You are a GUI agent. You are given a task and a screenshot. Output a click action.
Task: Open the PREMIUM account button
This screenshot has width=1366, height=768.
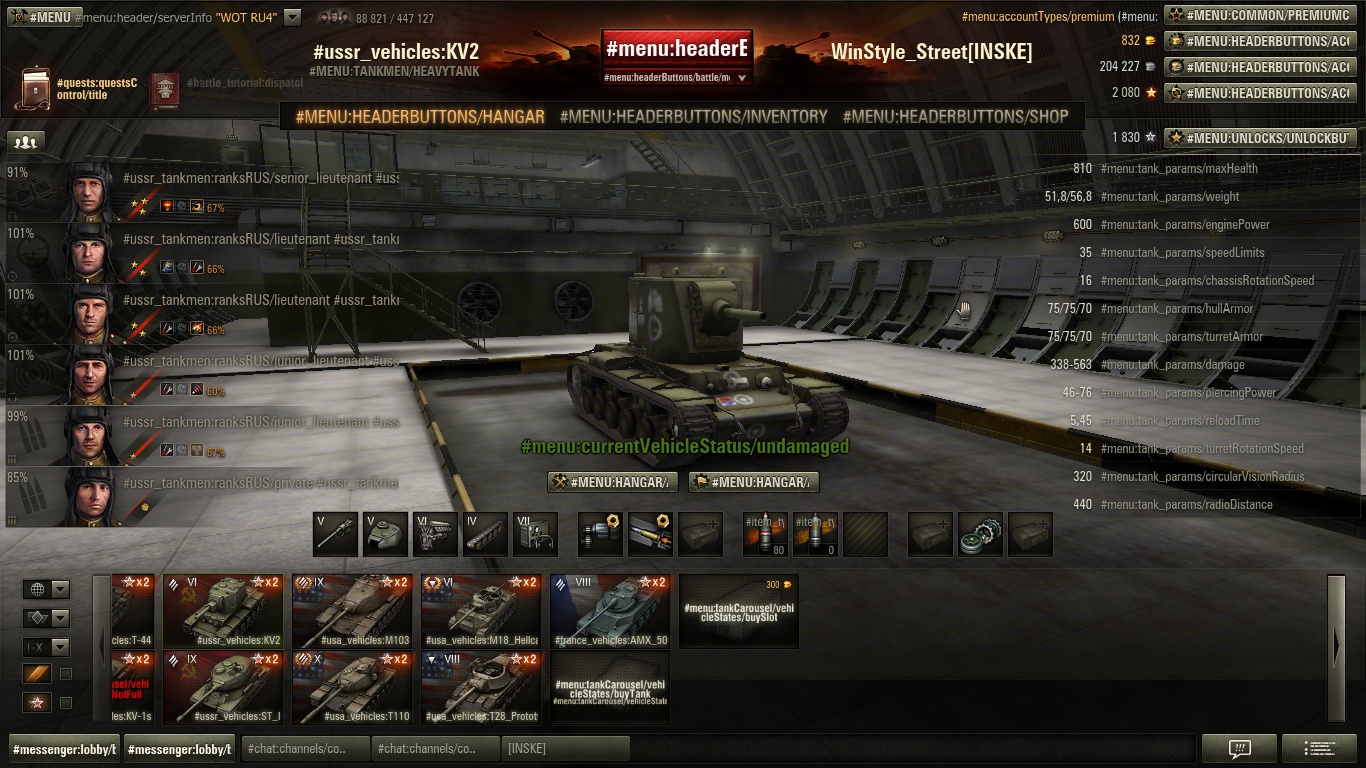(x=1260, y=15)
